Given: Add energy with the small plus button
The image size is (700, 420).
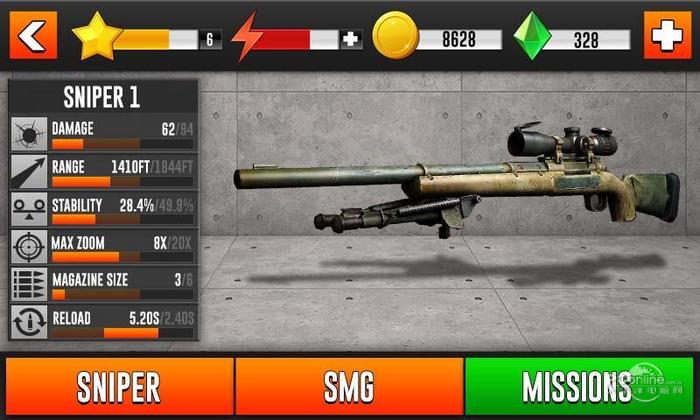Looking at the screenshot, I should coord(350,39).
